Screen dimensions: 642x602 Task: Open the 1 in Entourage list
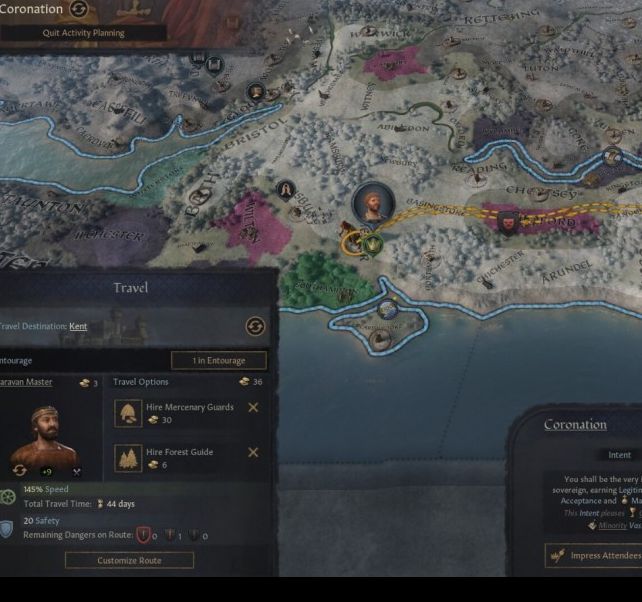(x=218, y=360)
